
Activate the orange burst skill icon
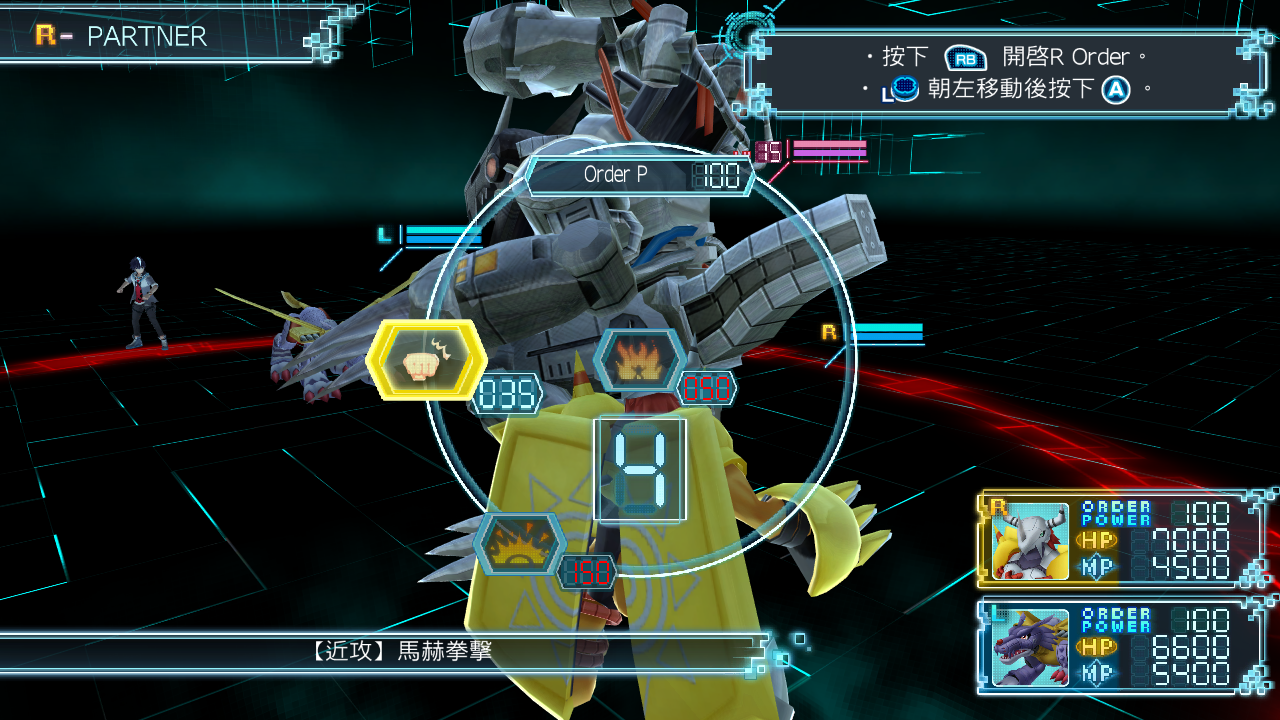point(520,545)
